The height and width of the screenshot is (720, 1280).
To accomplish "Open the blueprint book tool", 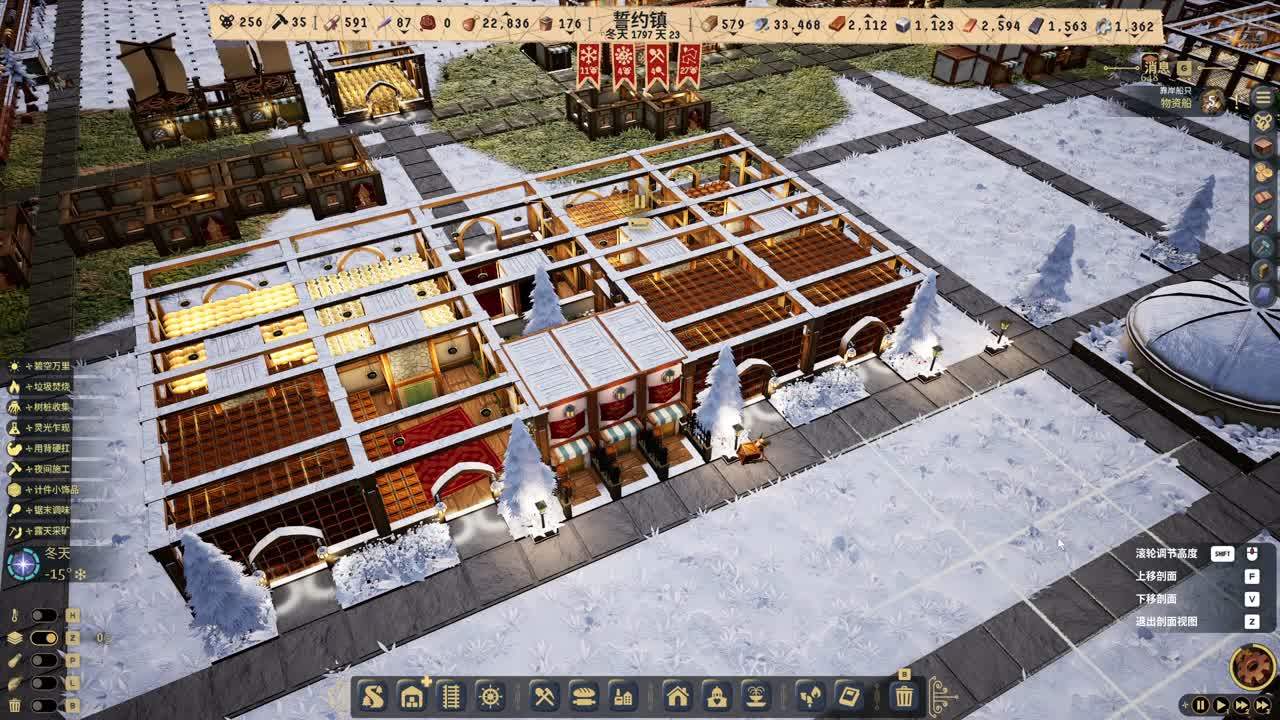I will tap(849, 696).
